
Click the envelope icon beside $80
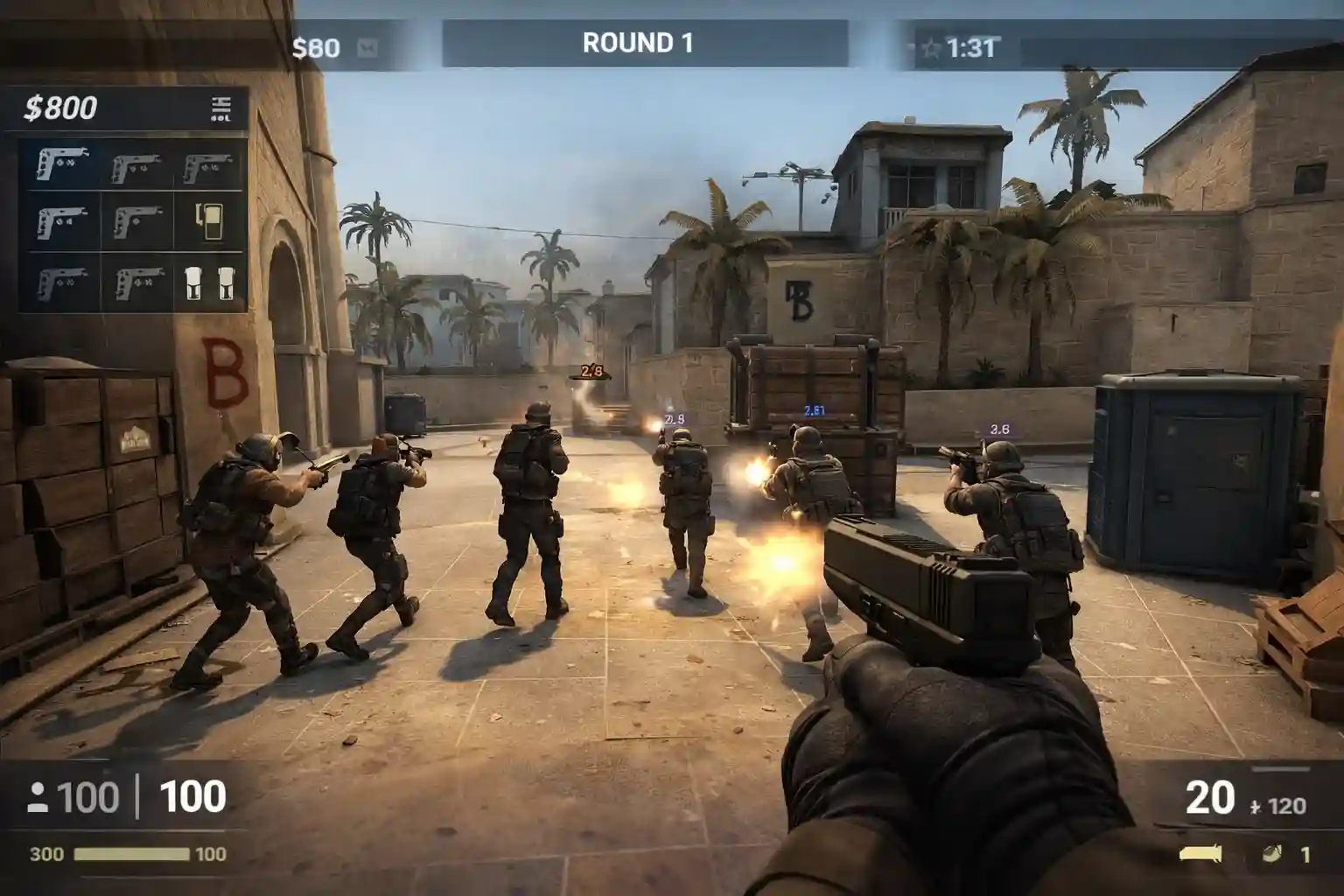point(367,47)
